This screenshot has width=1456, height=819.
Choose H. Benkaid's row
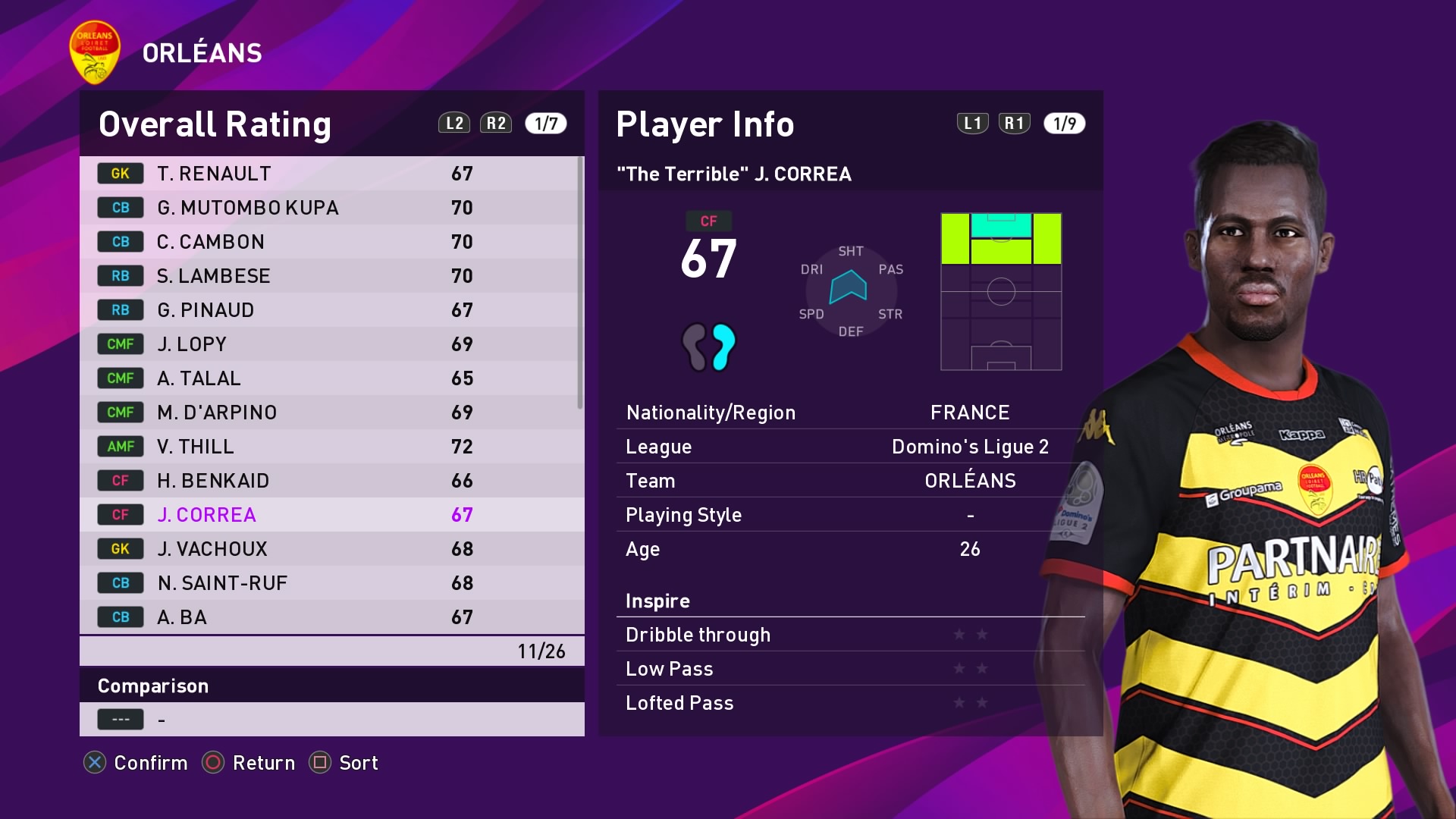coord(331,481)
